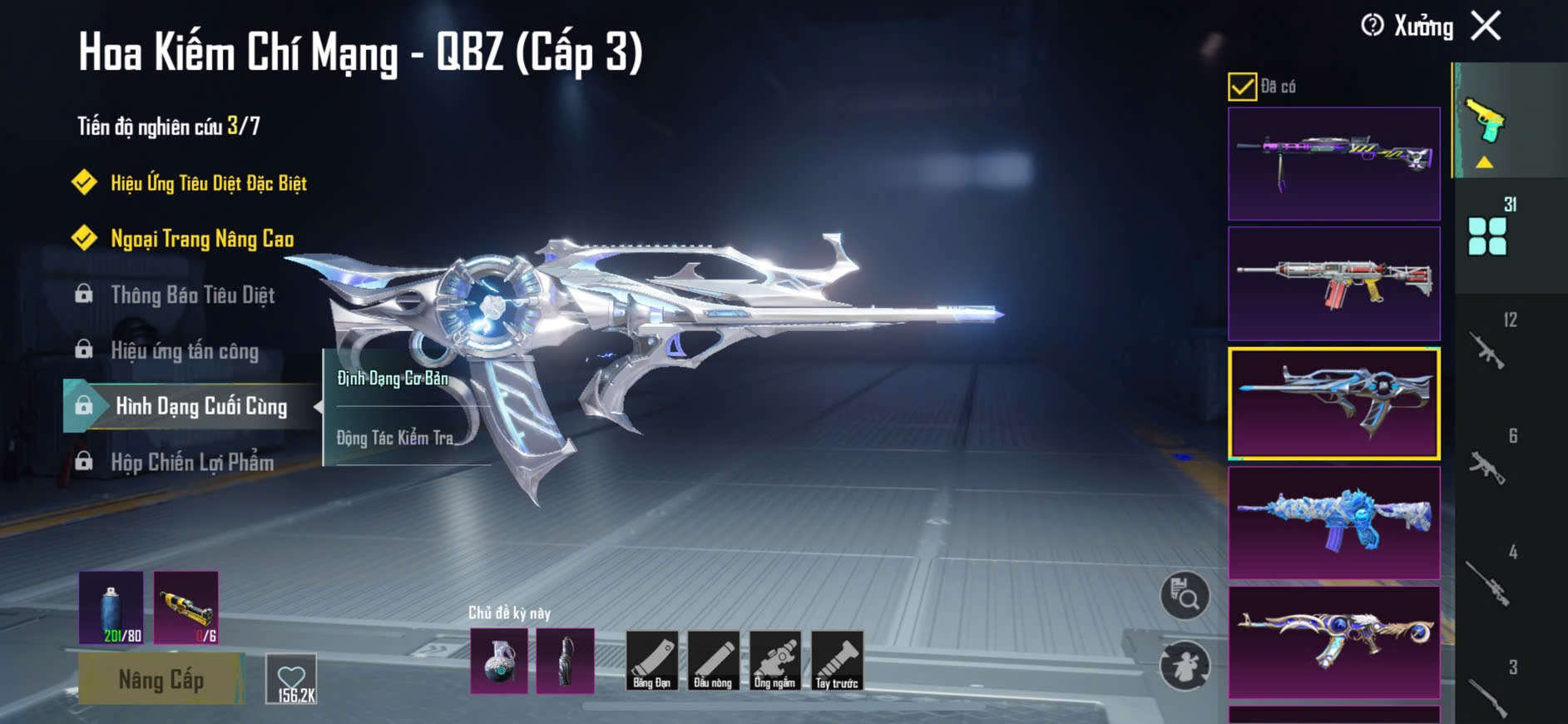Toggle the Đã có owned filter checkbox

(x=1242, y=87)
